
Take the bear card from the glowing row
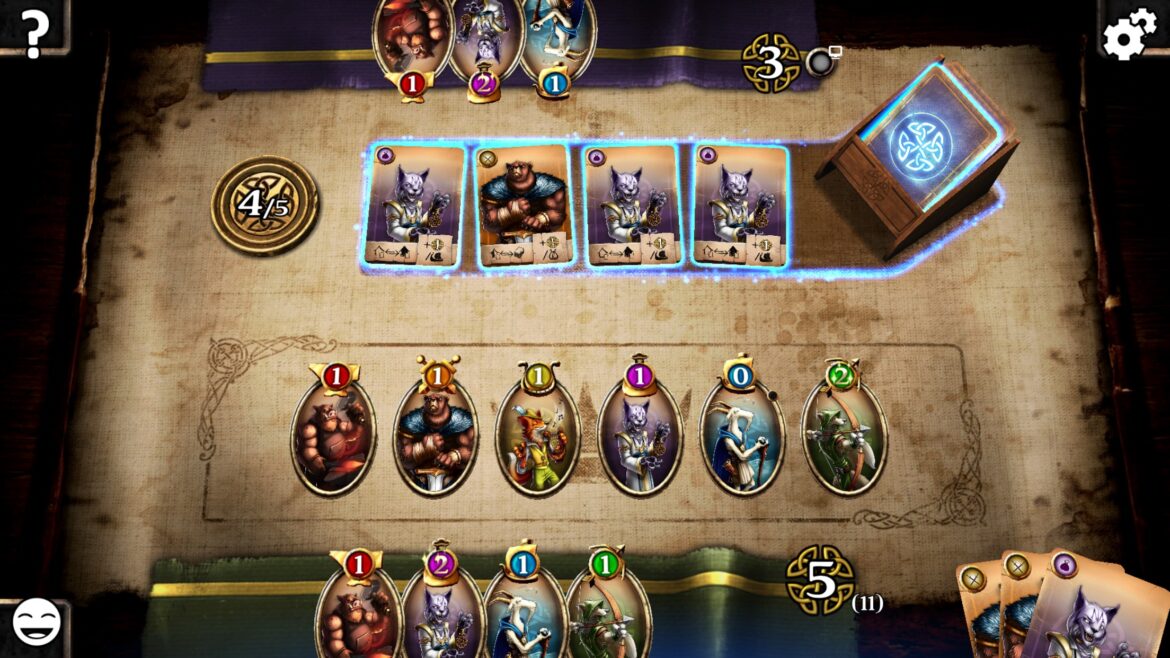[524, 206]
